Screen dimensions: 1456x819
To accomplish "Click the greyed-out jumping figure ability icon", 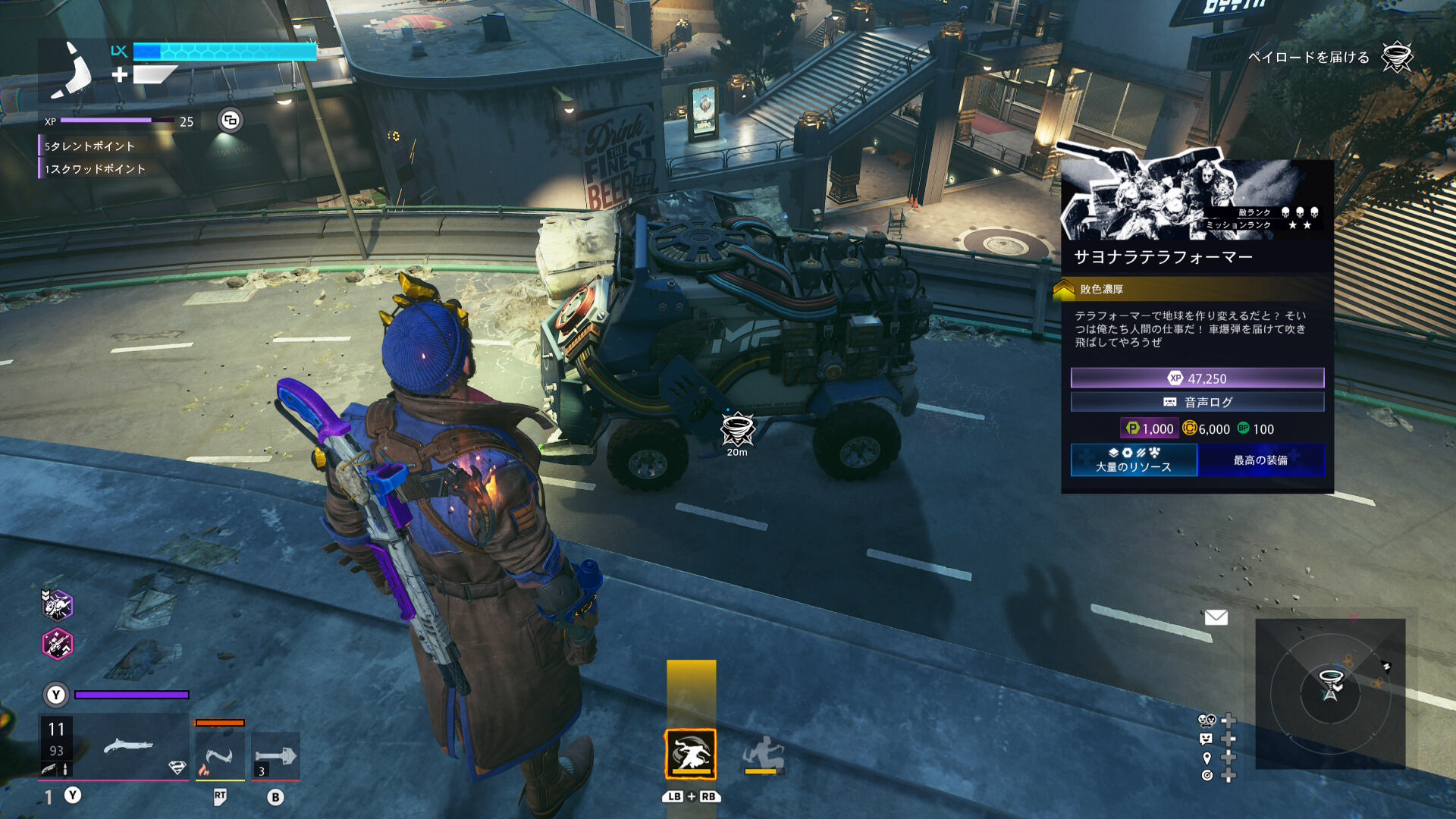I will coord(763,754).
